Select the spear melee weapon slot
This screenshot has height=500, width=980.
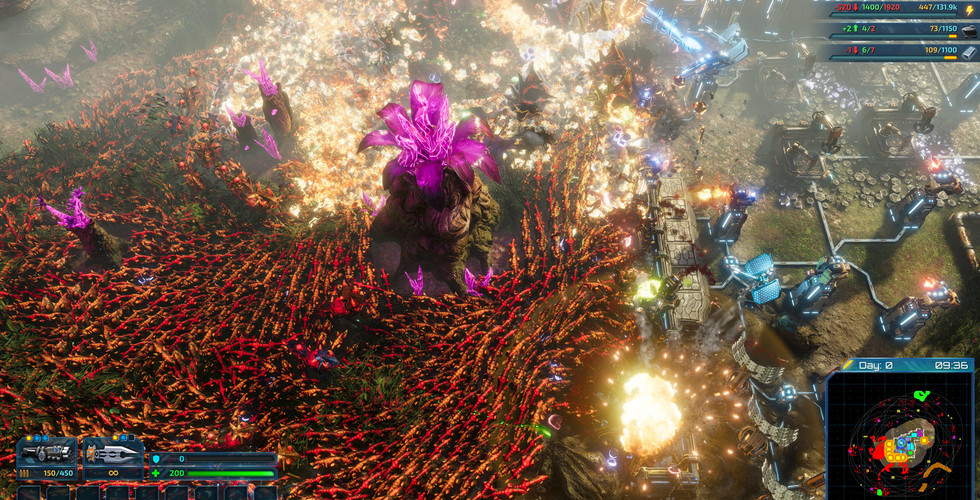click(x=112, y=453)
